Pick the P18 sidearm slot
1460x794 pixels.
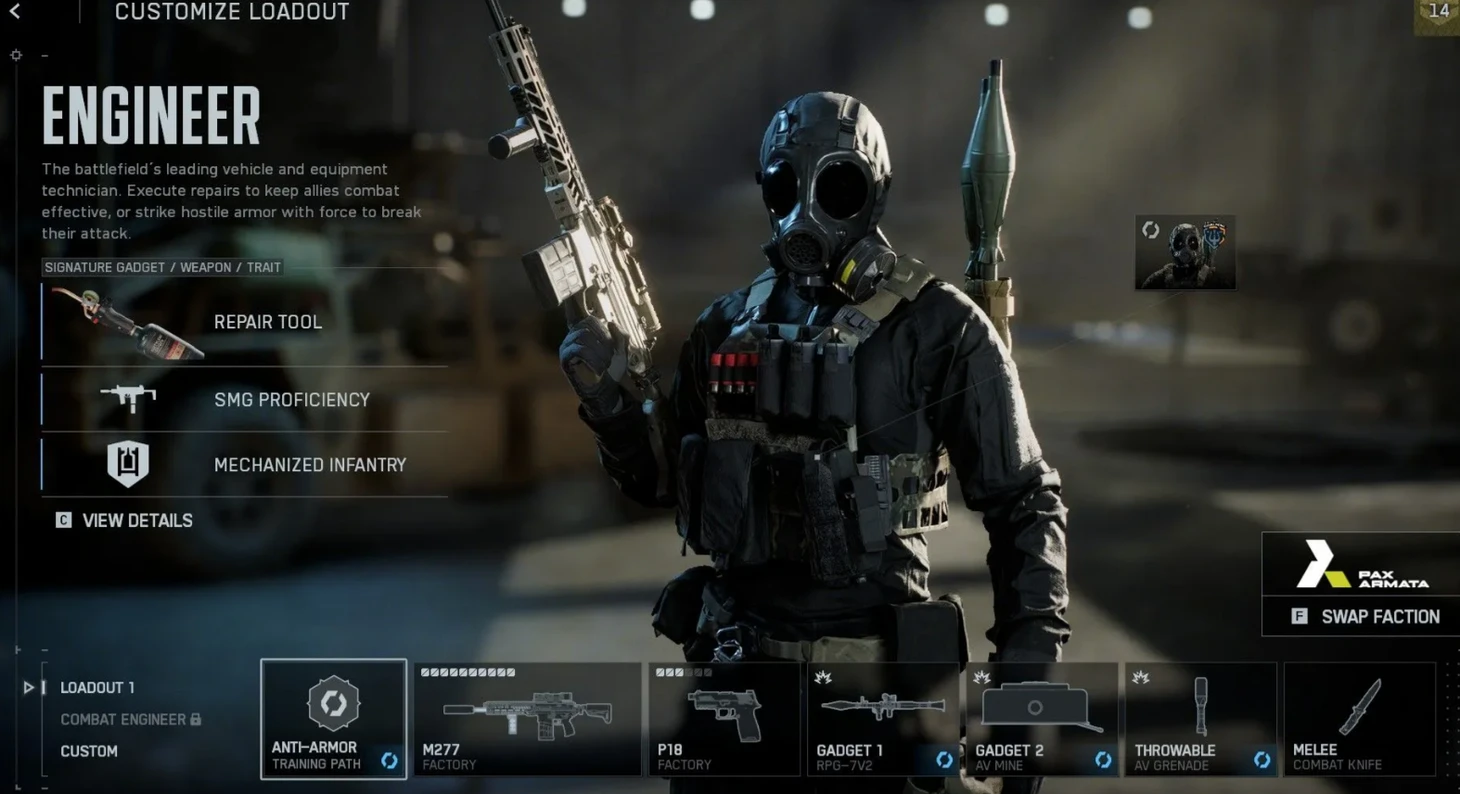point(723,718)
